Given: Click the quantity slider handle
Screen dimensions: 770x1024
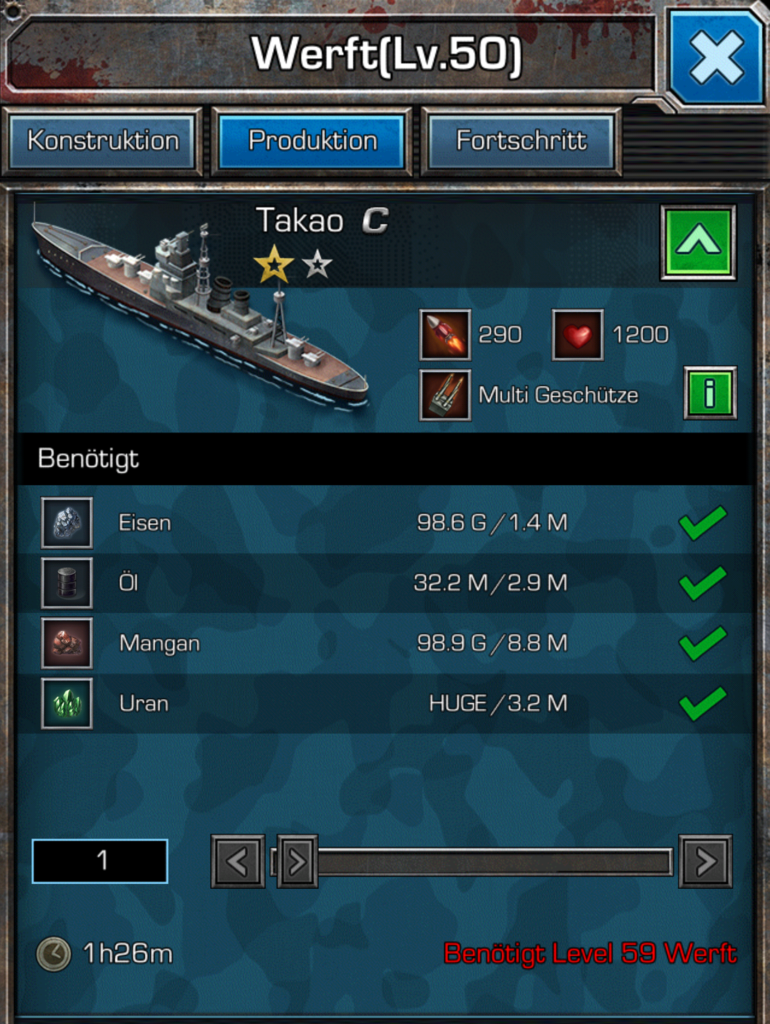Looking at the screenshot, I should [x=297, y=861].
